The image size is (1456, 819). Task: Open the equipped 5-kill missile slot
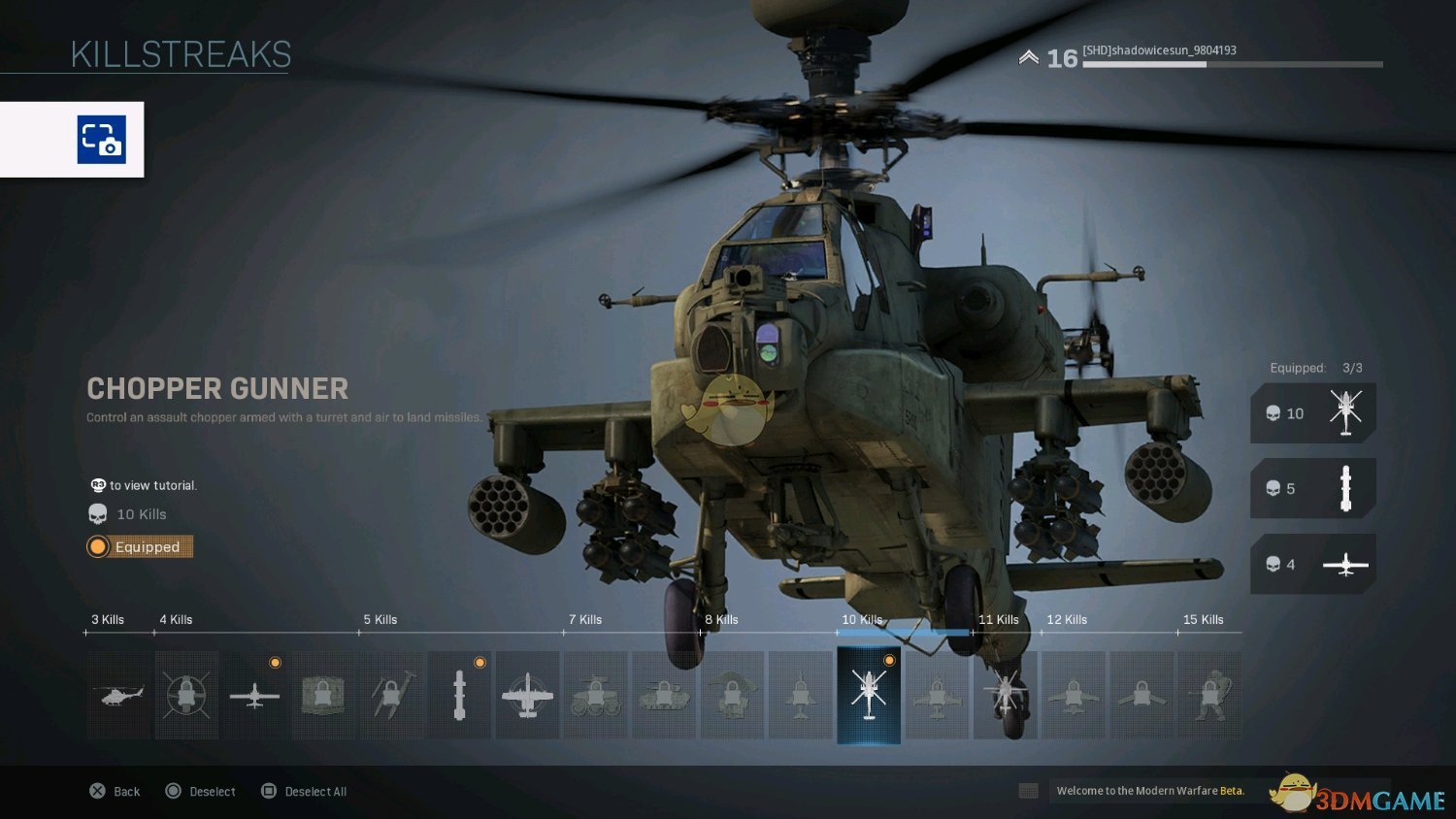pyautogui.click(x=1312, y=488)
